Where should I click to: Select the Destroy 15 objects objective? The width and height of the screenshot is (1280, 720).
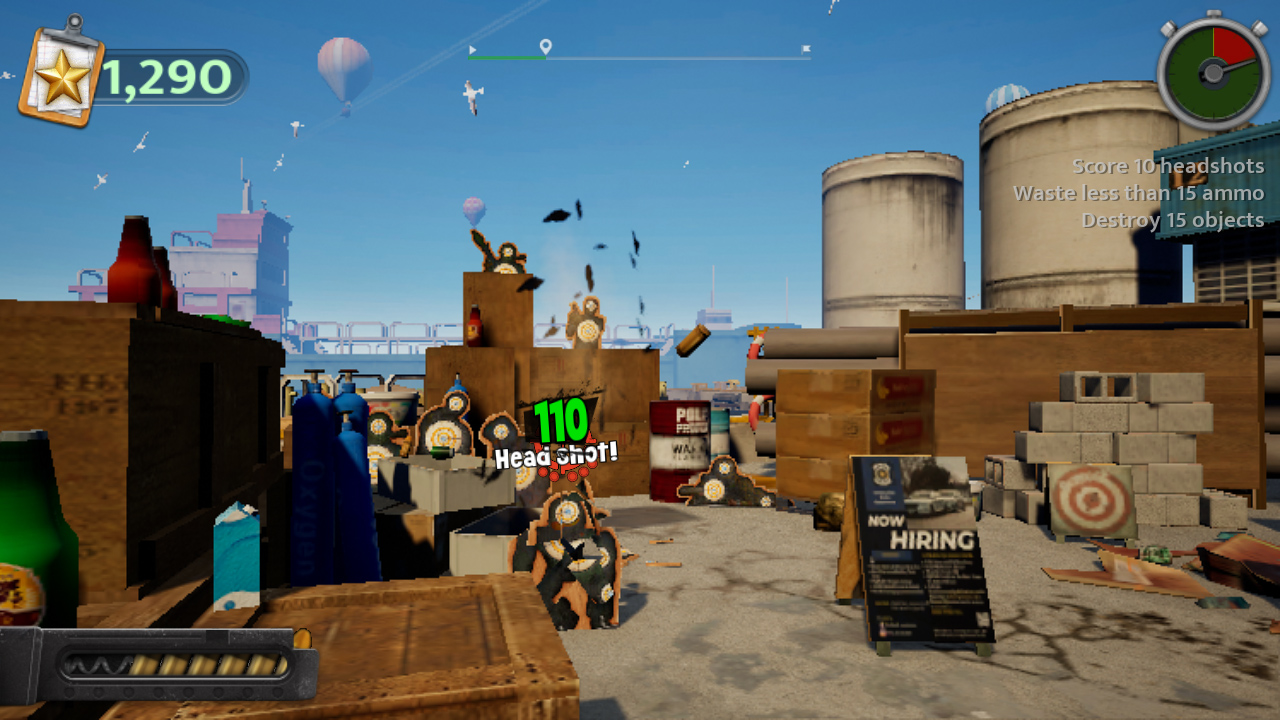pos(1175,220)
